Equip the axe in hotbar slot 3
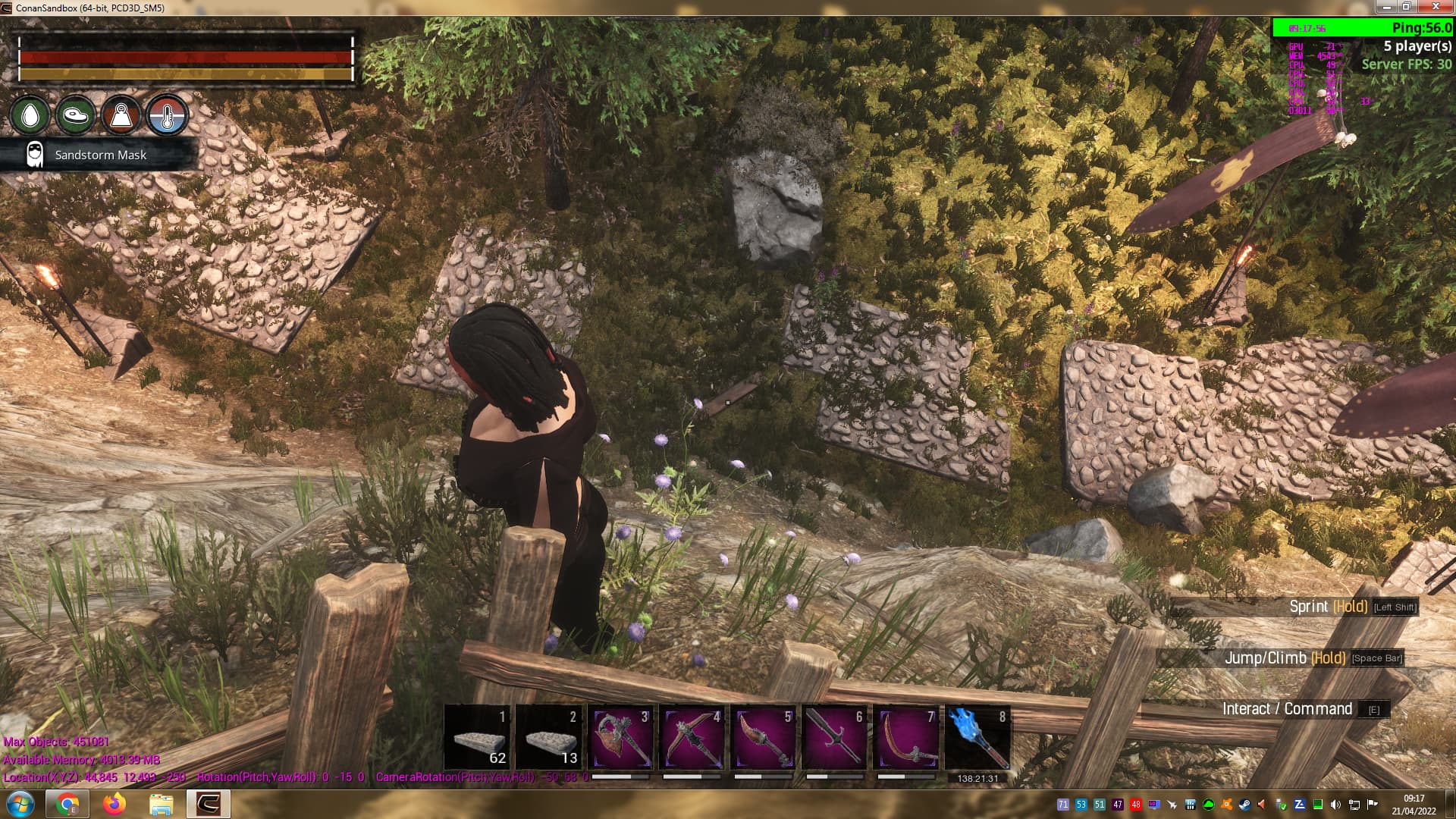 (621, 739)
